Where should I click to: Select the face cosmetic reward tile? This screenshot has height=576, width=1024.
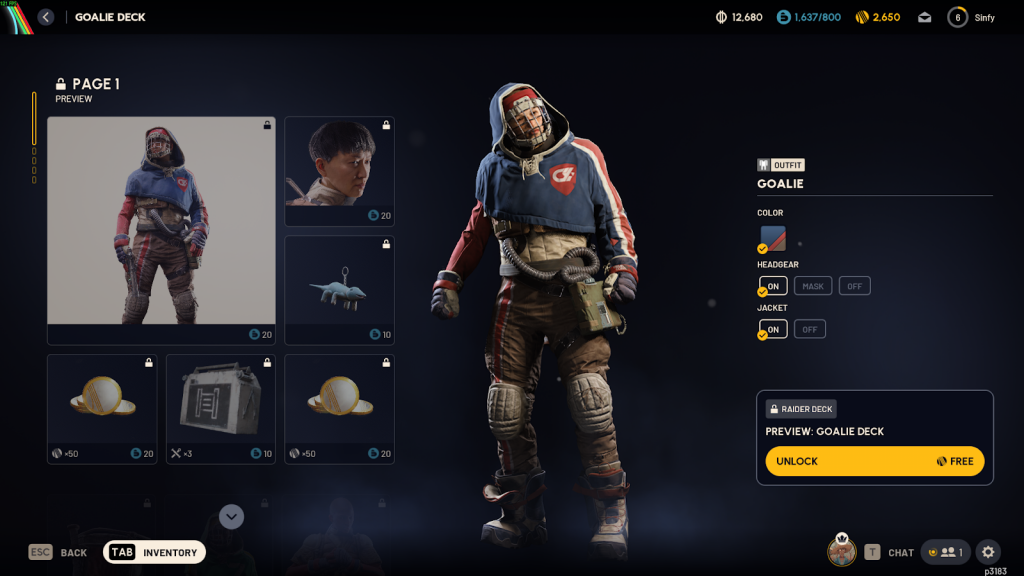tap(339, 171)
